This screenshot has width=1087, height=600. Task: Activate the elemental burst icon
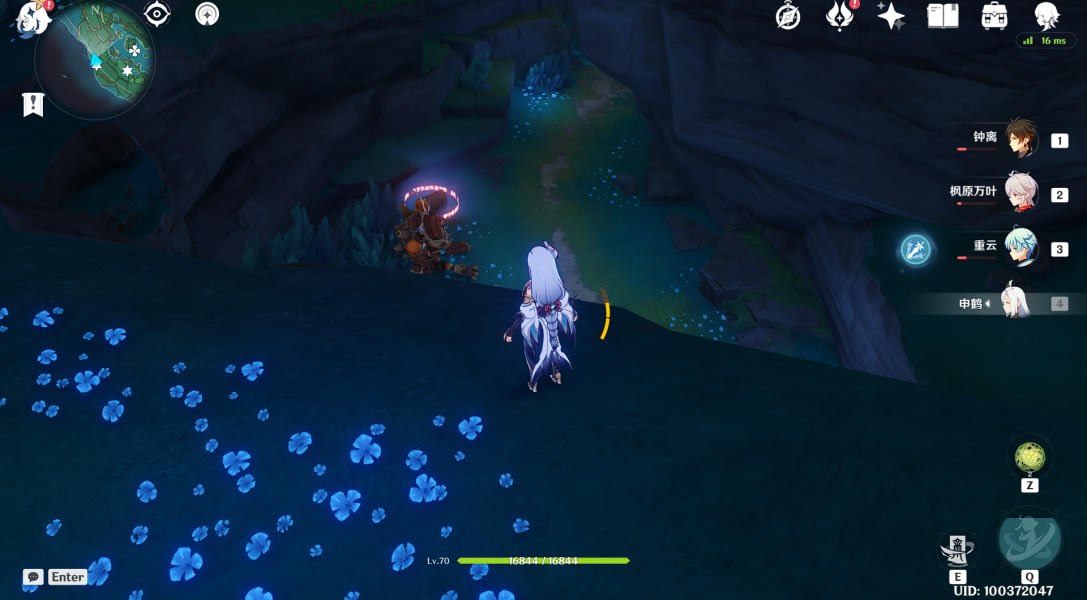[x=1029, y=540]
